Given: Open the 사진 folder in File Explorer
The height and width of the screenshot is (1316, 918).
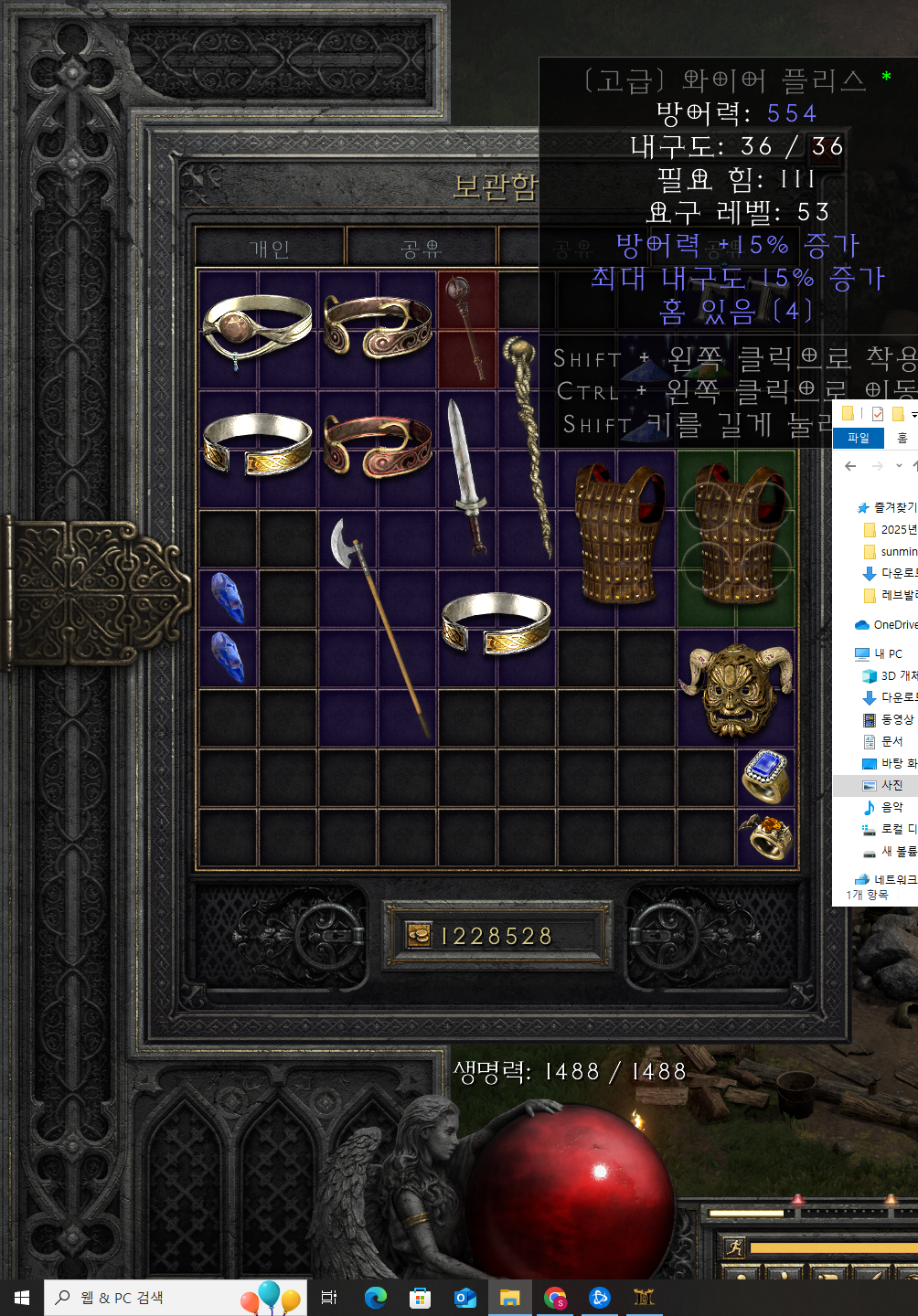Looking at the screenshot, I should pos(891,785).
